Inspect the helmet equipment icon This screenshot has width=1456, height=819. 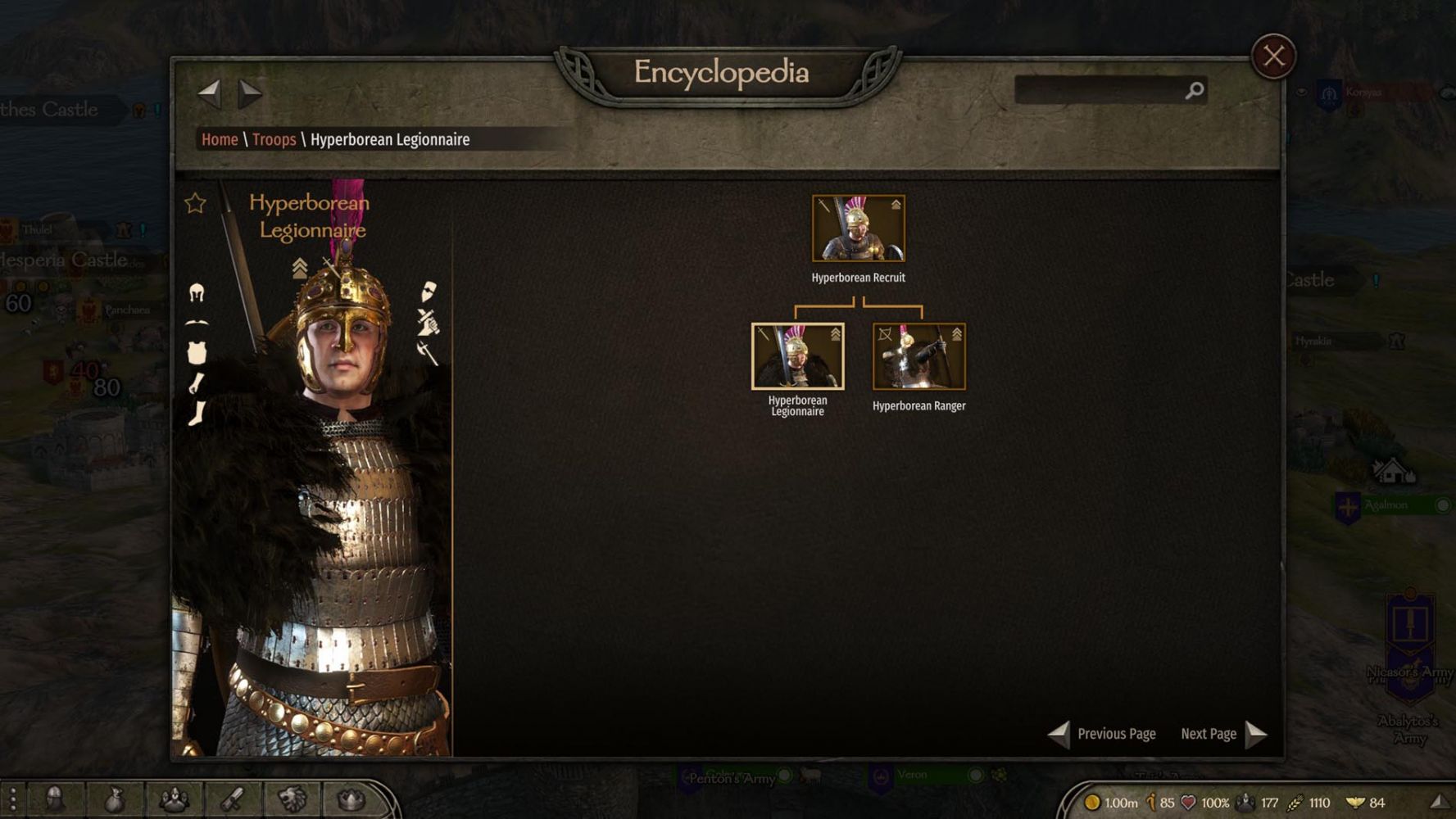tap(197, 292)
